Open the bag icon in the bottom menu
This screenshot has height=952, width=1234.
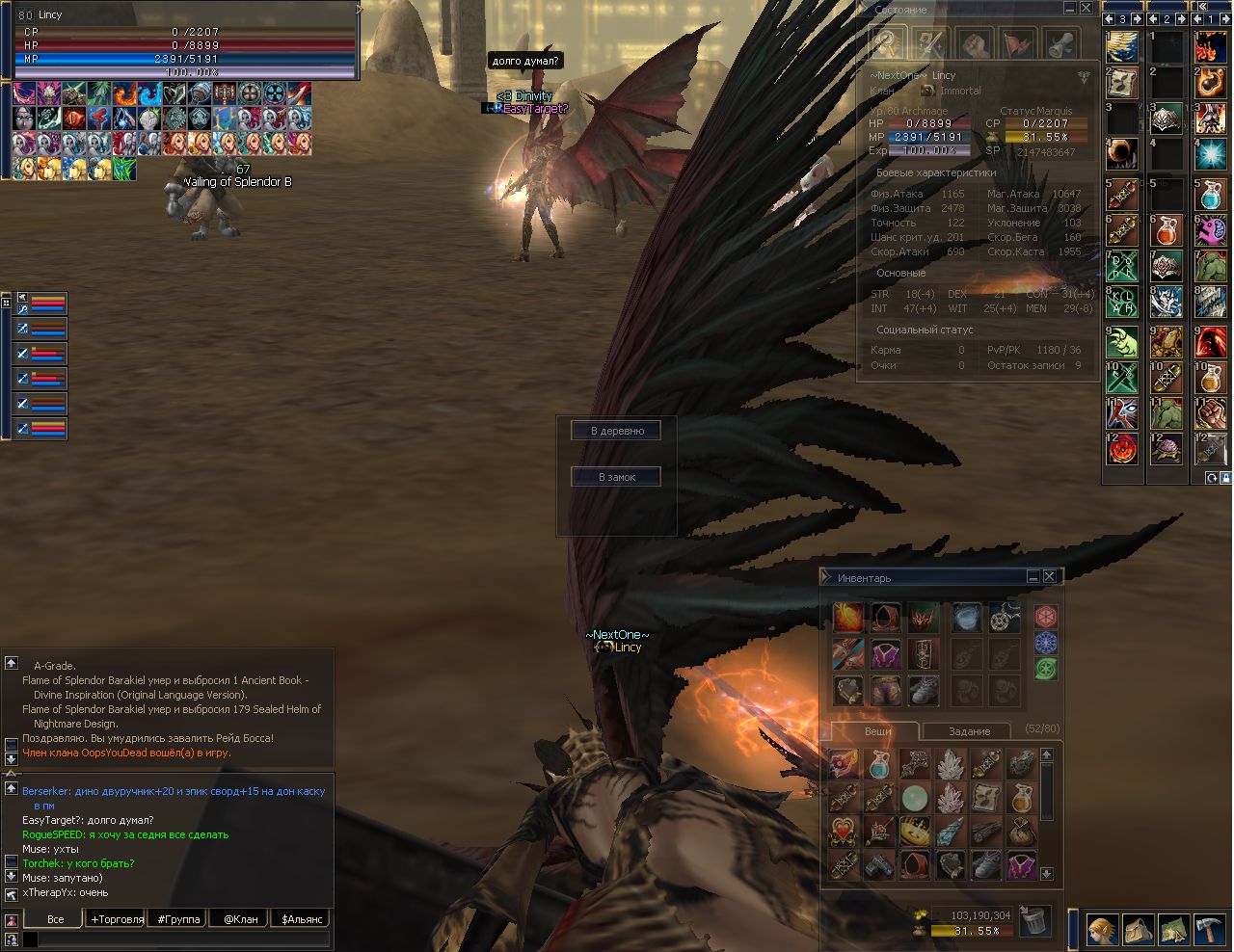pos(1139,930)
